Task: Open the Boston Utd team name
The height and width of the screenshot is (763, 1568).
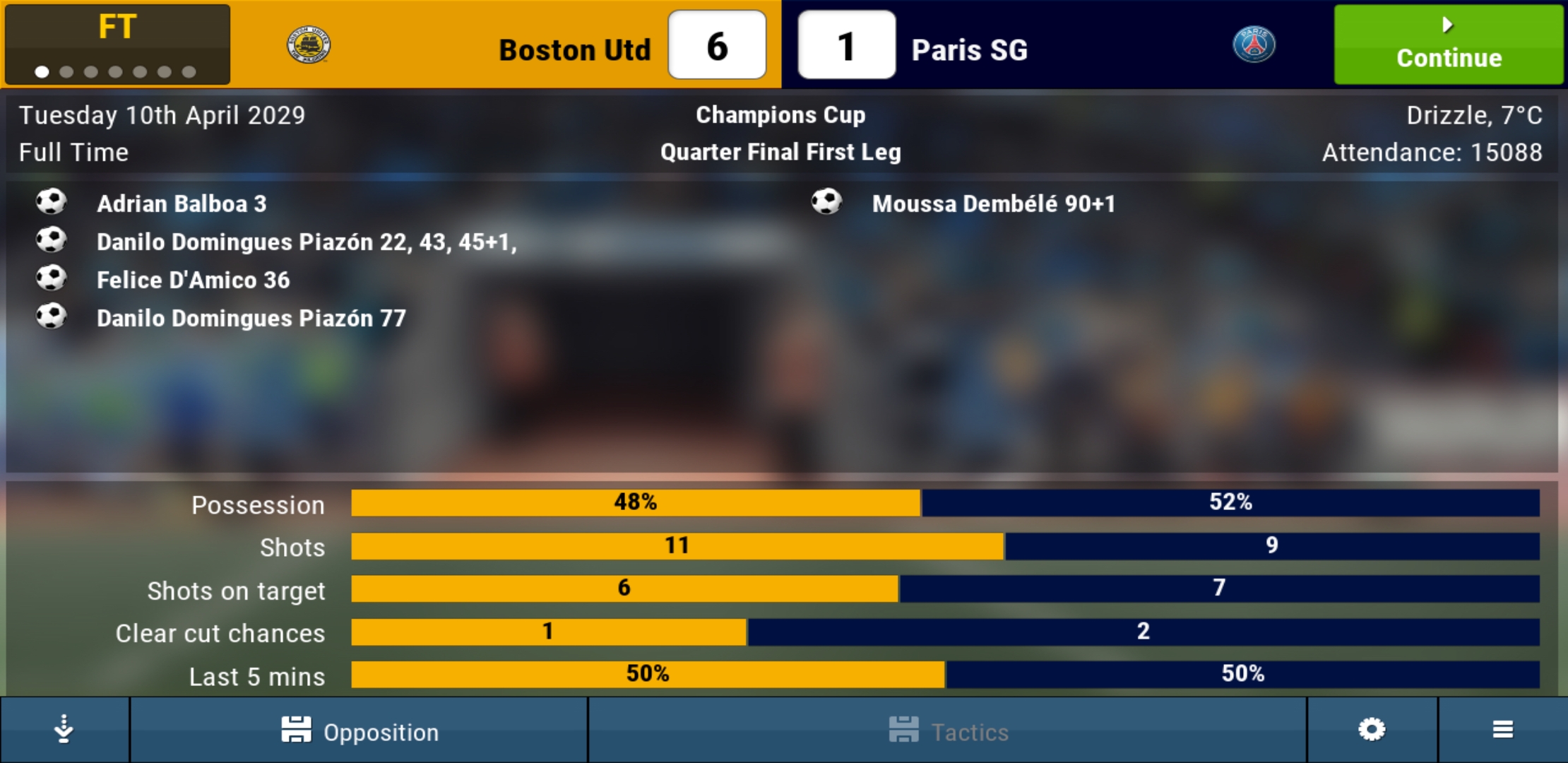Action: tap(574, 50)
